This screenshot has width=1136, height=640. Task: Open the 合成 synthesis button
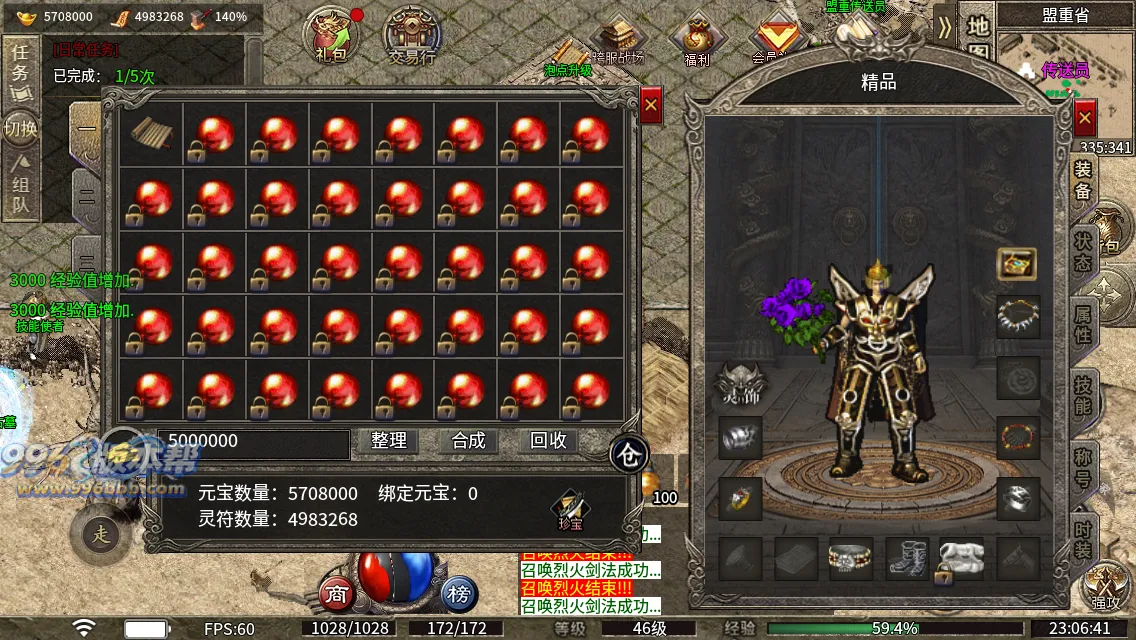point(468,441)
